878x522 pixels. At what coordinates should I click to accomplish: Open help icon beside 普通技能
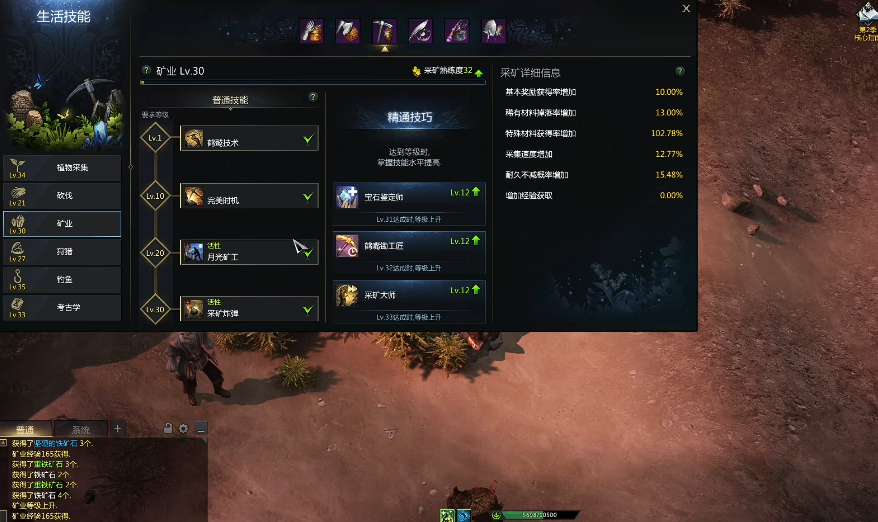(x=313, y=98)
